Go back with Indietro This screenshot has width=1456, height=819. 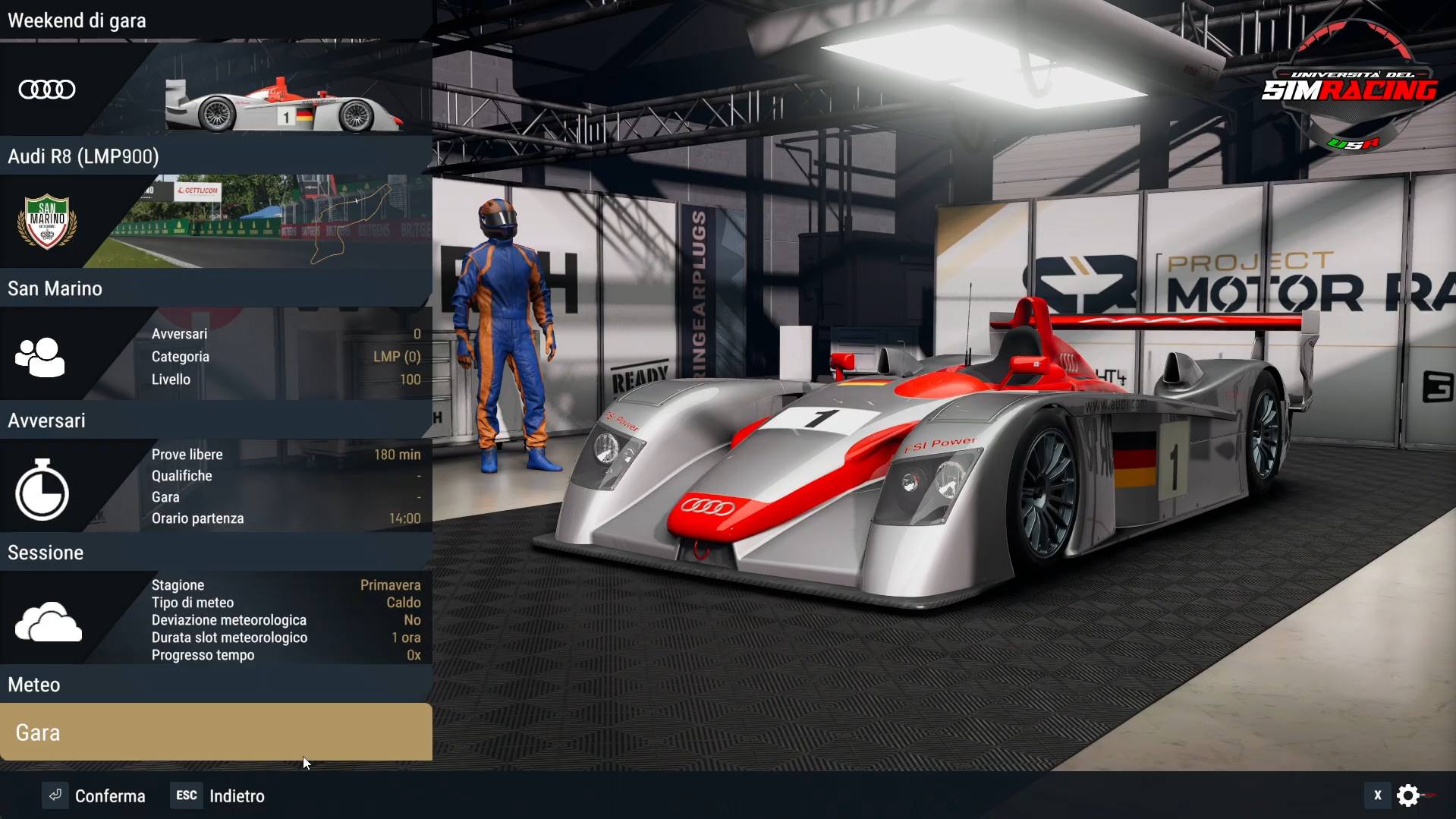pyautogui.click(x=219, y=795)
